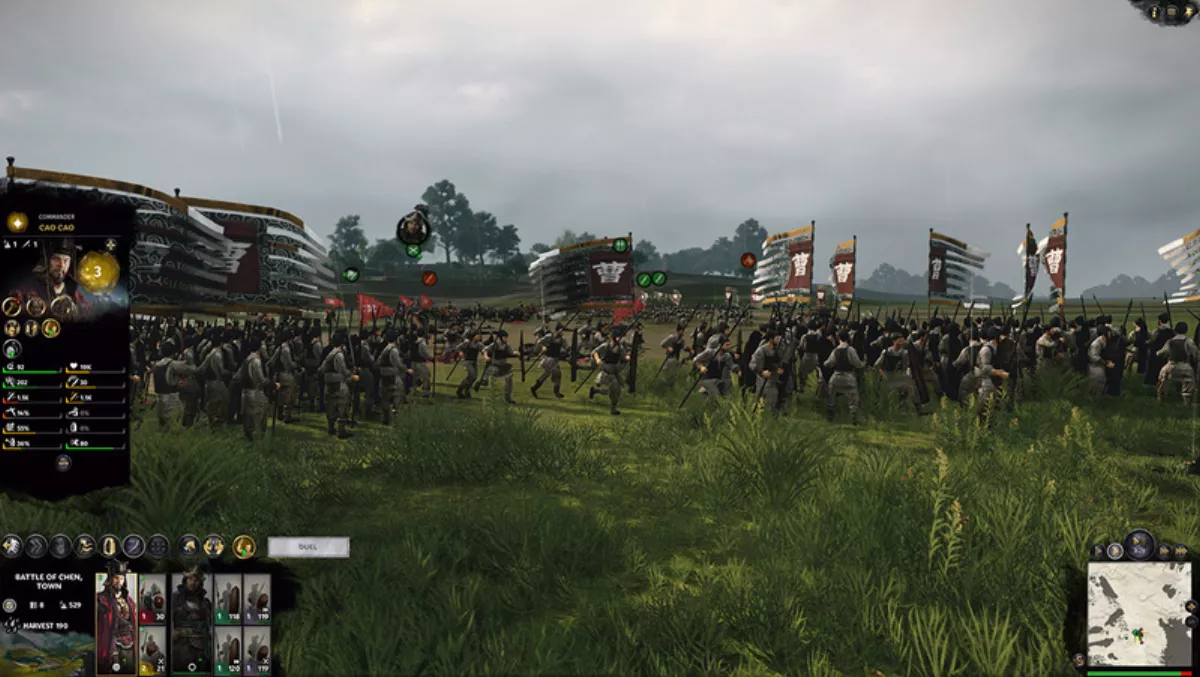Screen dimensions: 1200x677
Task: Select the red unit card showing 30
Action: (152, 598)
